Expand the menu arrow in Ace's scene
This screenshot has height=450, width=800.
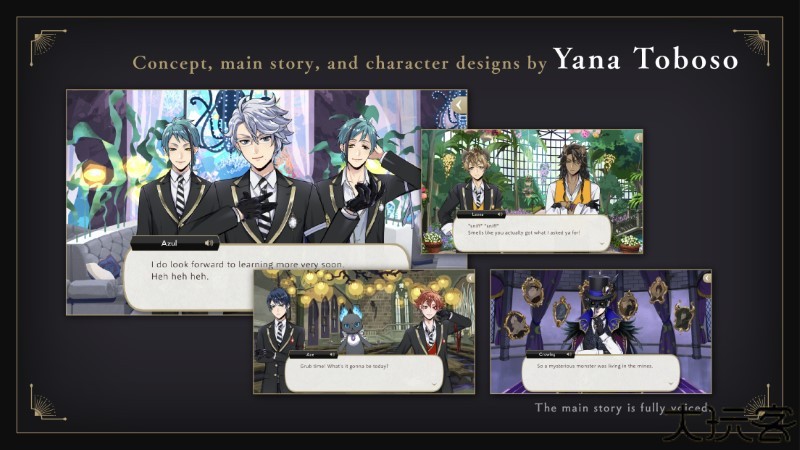(x=468, y=276)
